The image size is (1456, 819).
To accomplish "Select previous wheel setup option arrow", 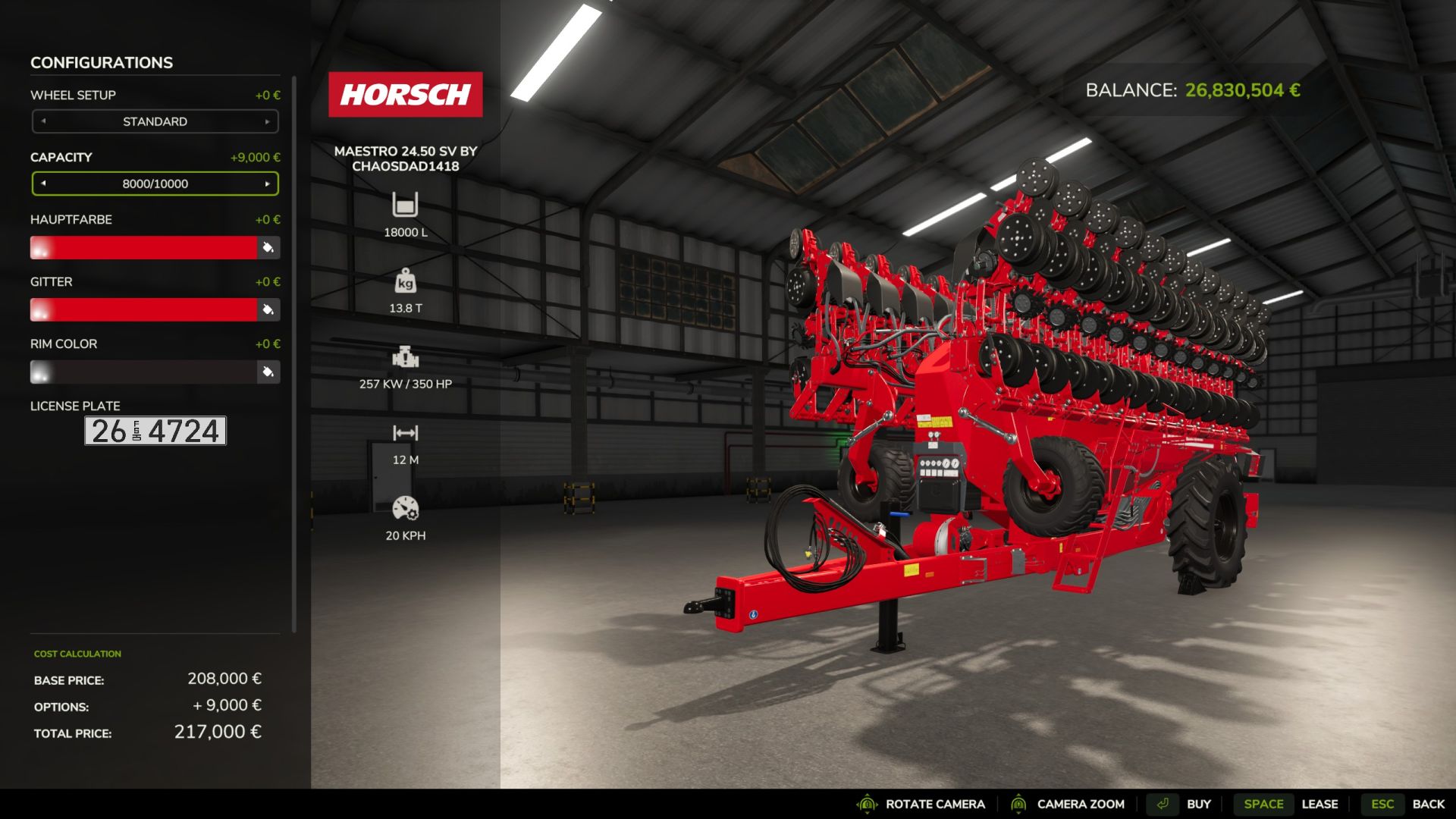I will (43, 121).
